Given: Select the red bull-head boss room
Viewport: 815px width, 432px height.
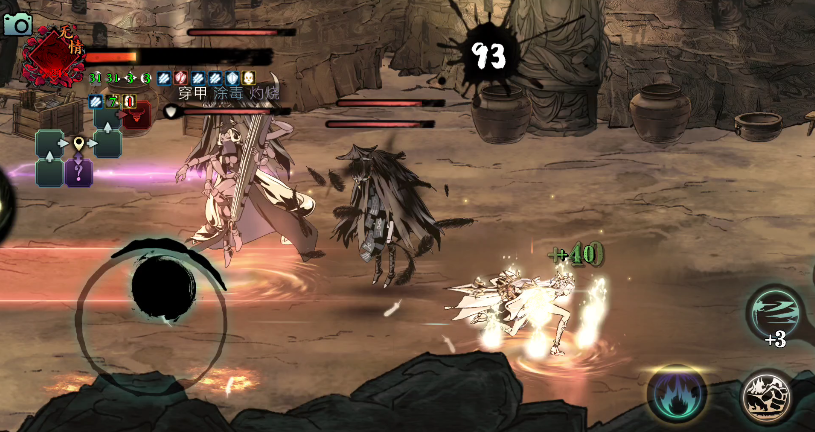Looking at the screenshot, I should [x=136, y=115].
